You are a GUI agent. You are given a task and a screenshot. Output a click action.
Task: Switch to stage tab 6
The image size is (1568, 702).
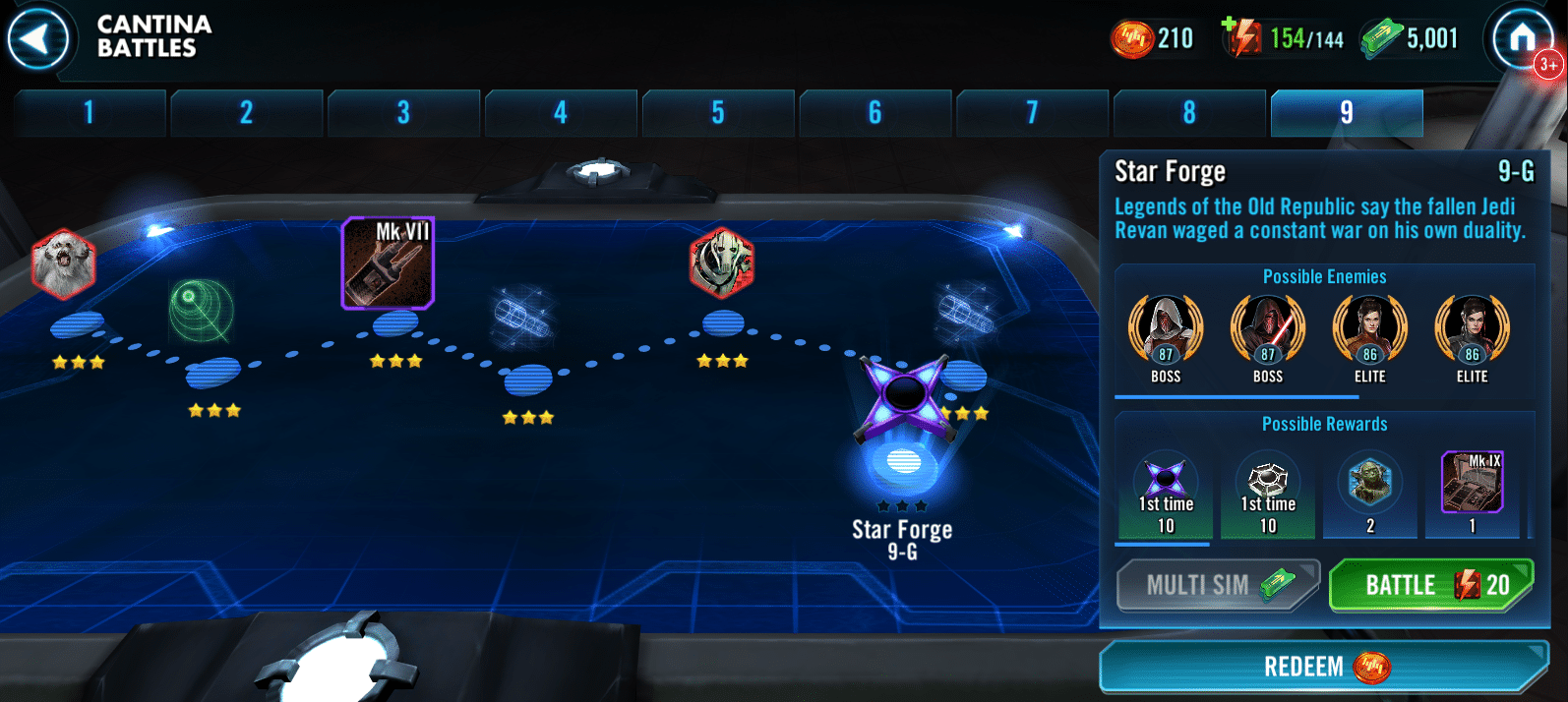[874, 113]
